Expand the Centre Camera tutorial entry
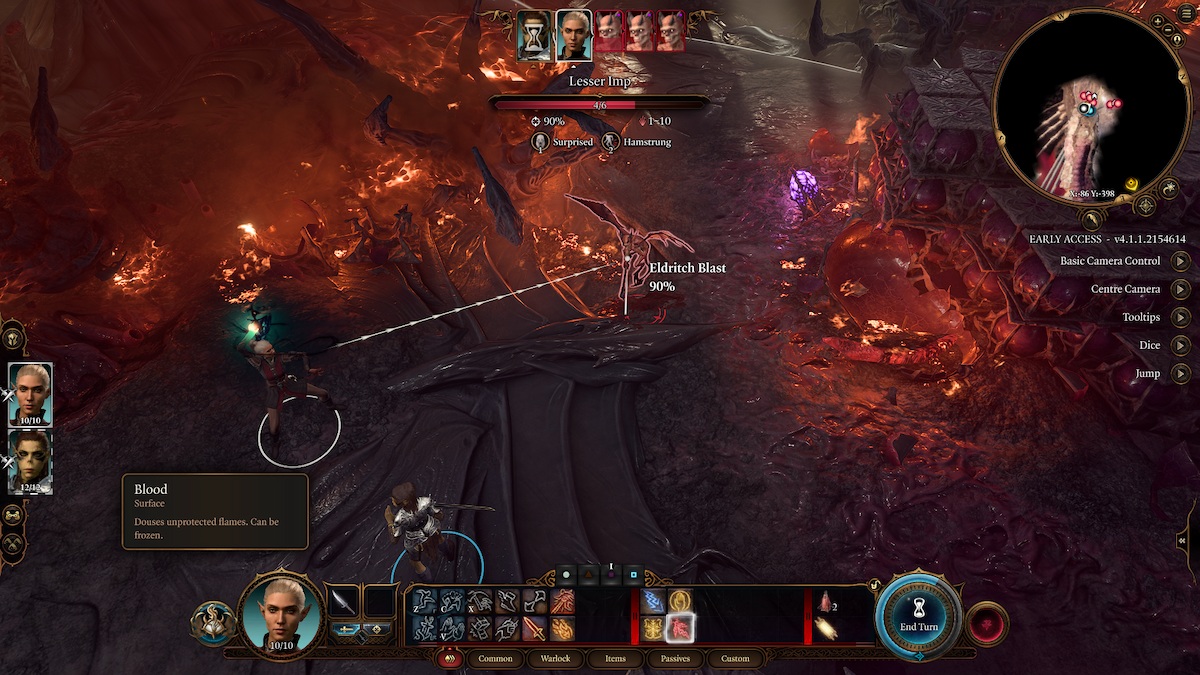The image size is (1200, 675). (x=1181, y=289)
